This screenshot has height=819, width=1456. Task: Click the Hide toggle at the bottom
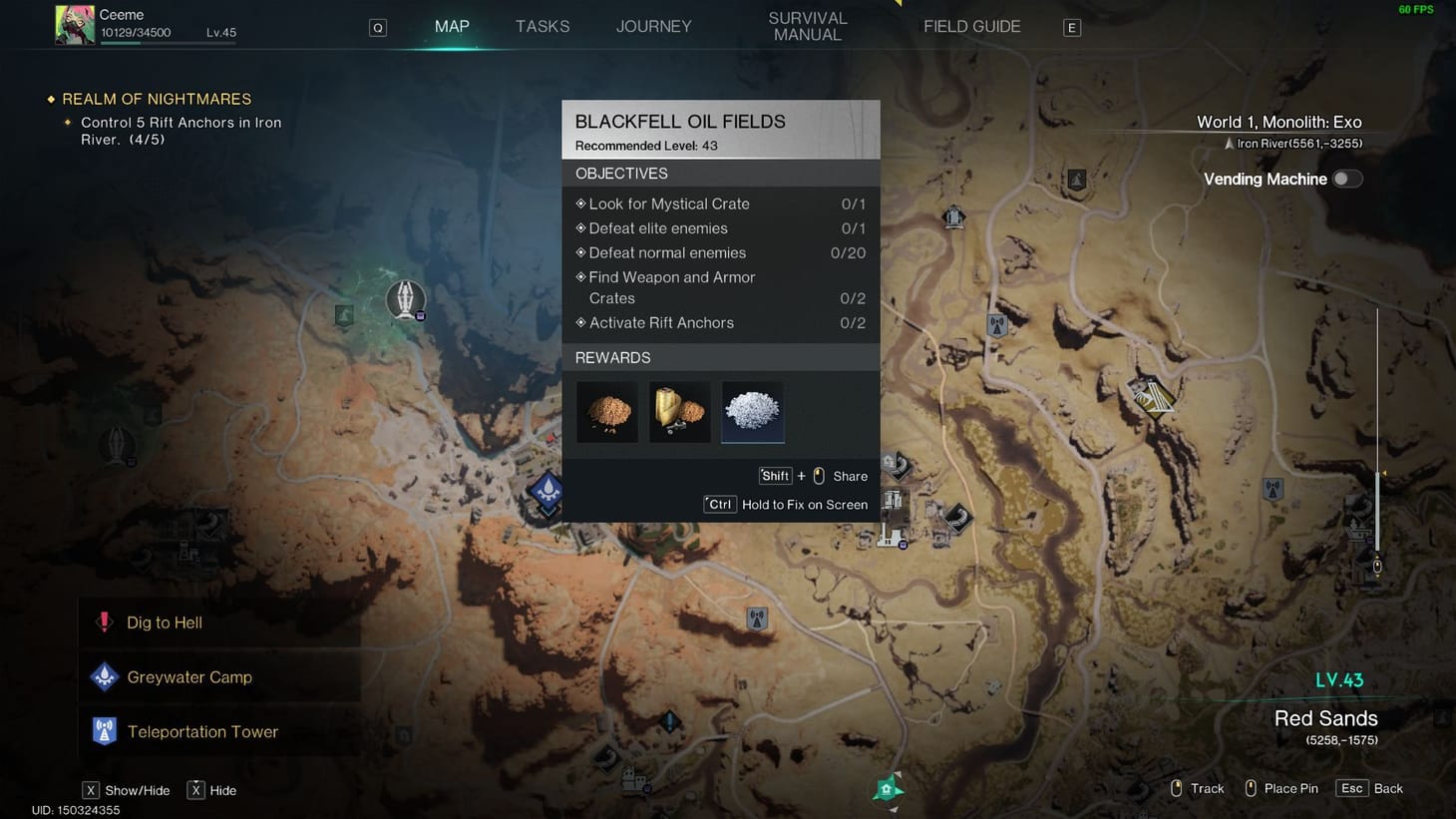tap(212, 790)
